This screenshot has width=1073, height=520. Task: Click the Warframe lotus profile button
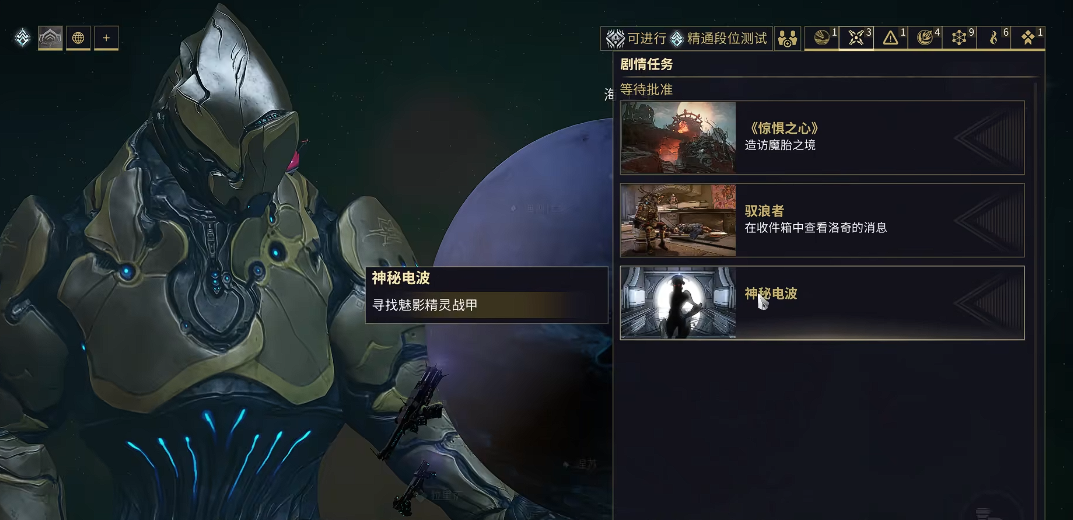tap(50, 39)
